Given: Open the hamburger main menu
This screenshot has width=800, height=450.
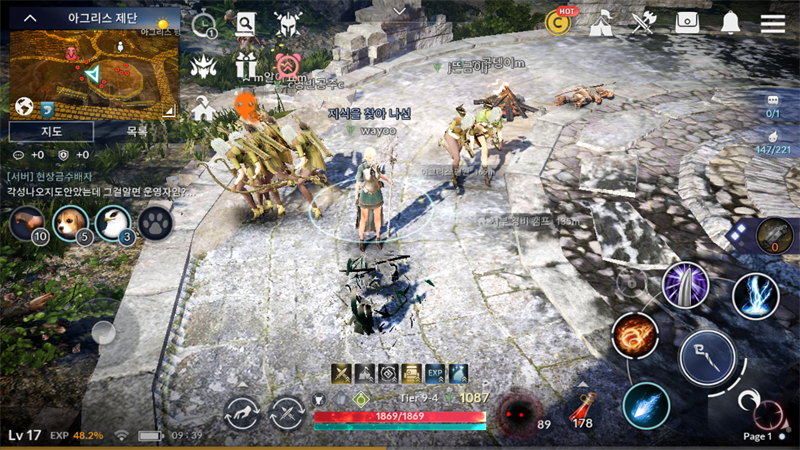Looking at the screenshot, I should point(772,23).
